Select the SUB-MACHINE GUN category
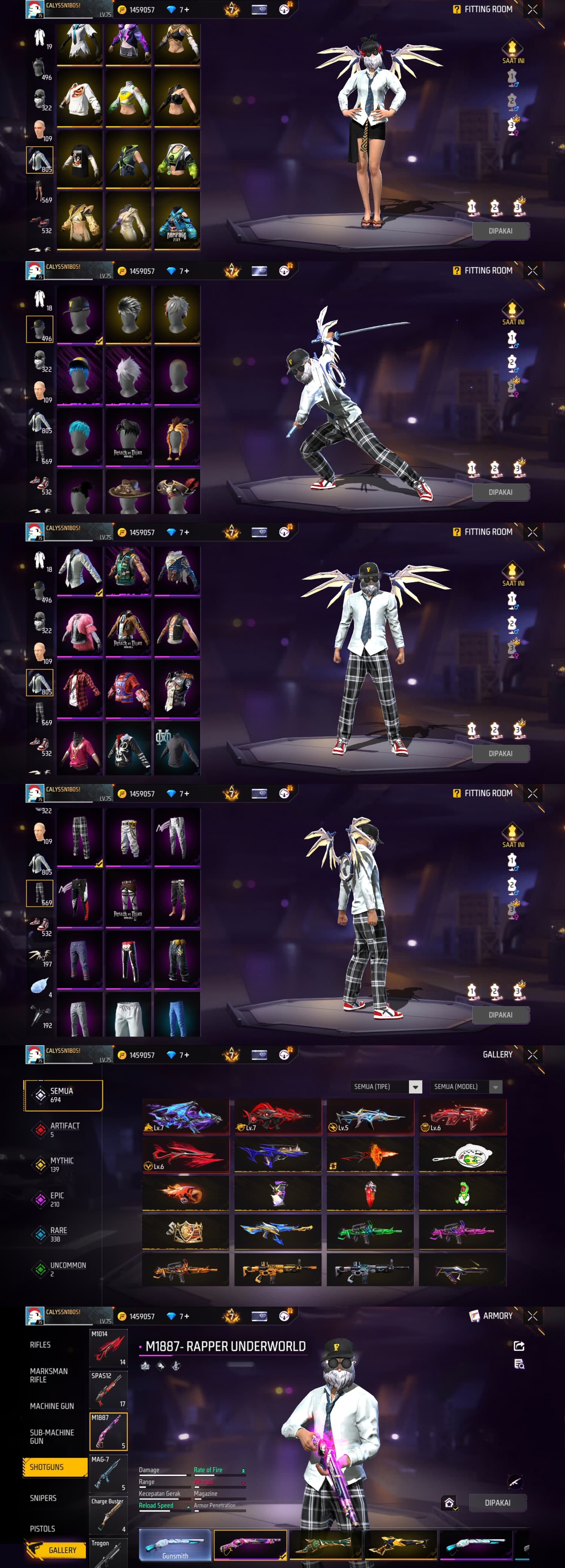565x1568 pixels. point(52,1436)
